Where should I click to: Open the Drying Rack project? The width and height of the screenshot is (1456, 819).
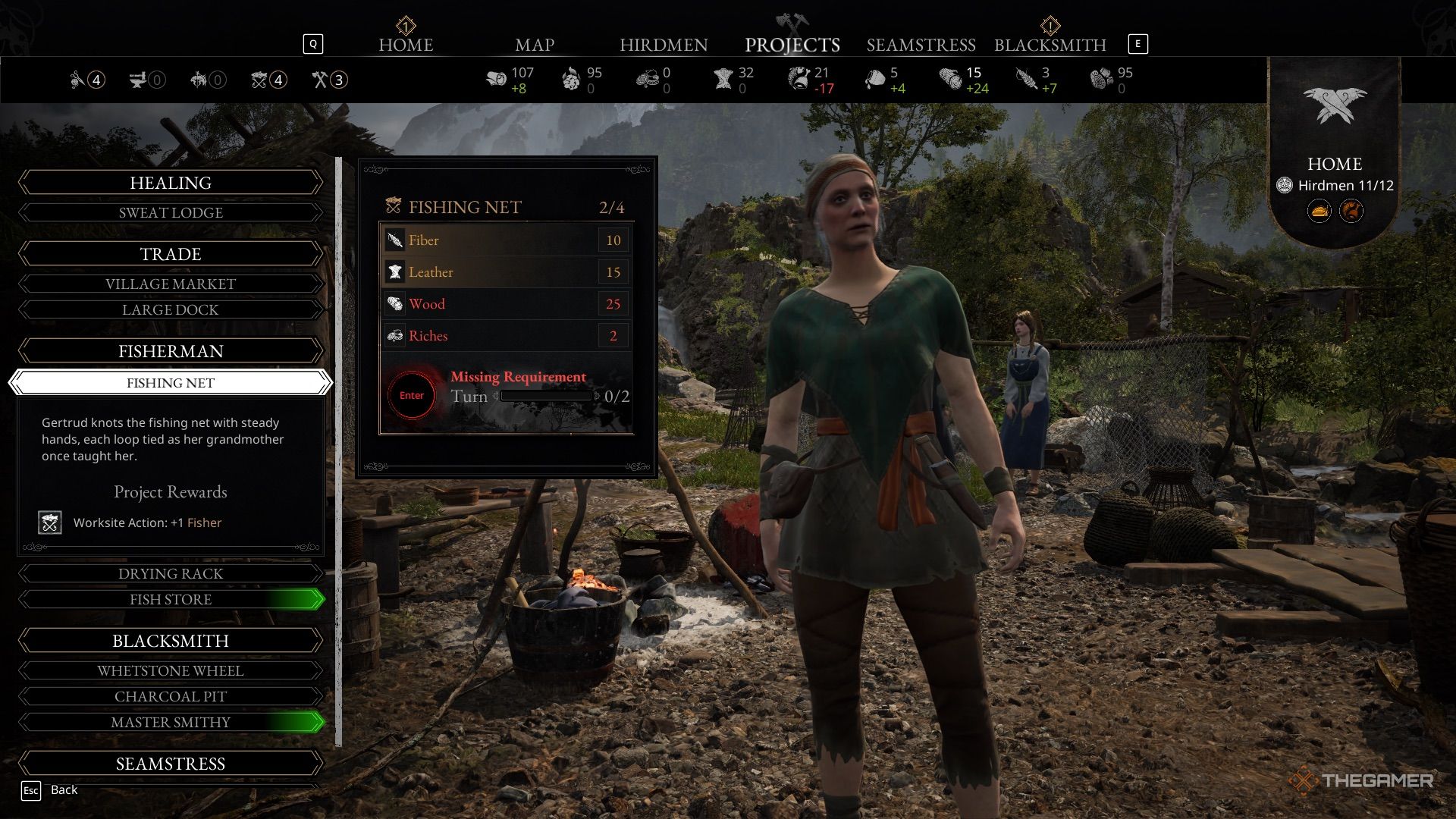pyautogui.click(x=171, y=574)
